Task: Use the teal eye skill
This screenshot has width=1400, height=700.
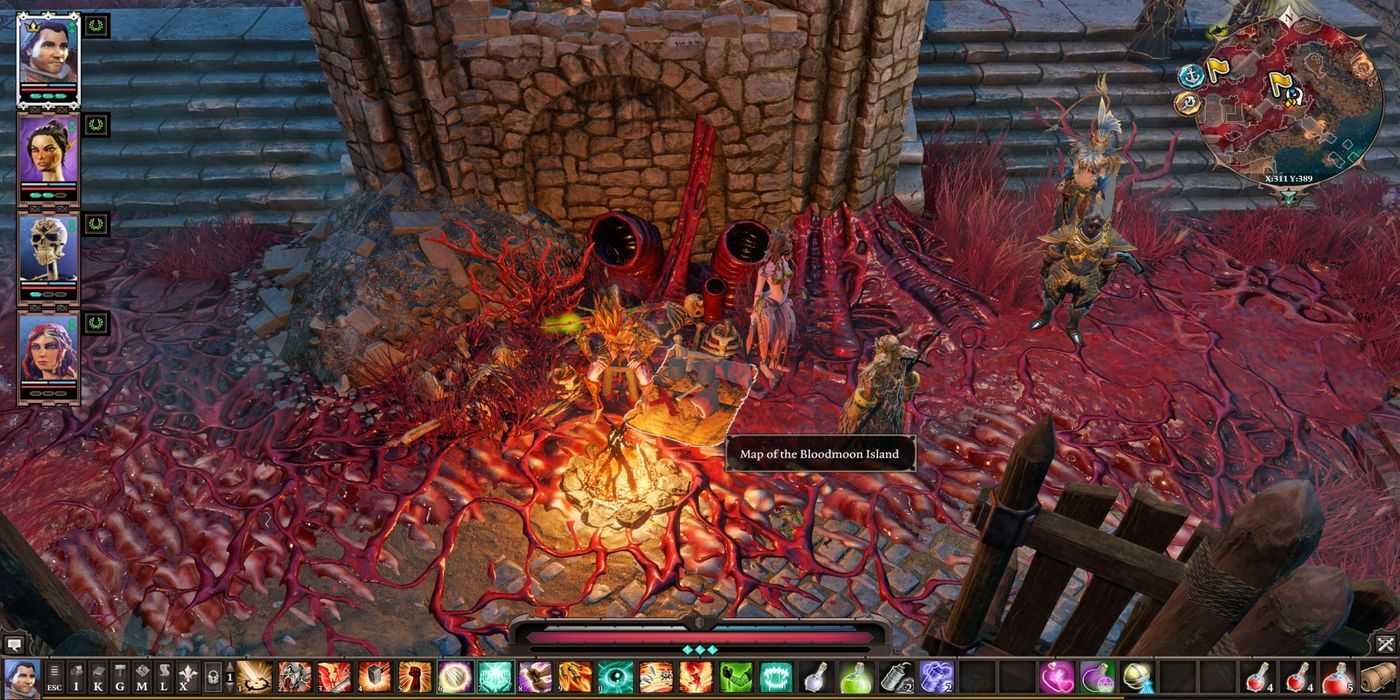Action: 615,677
